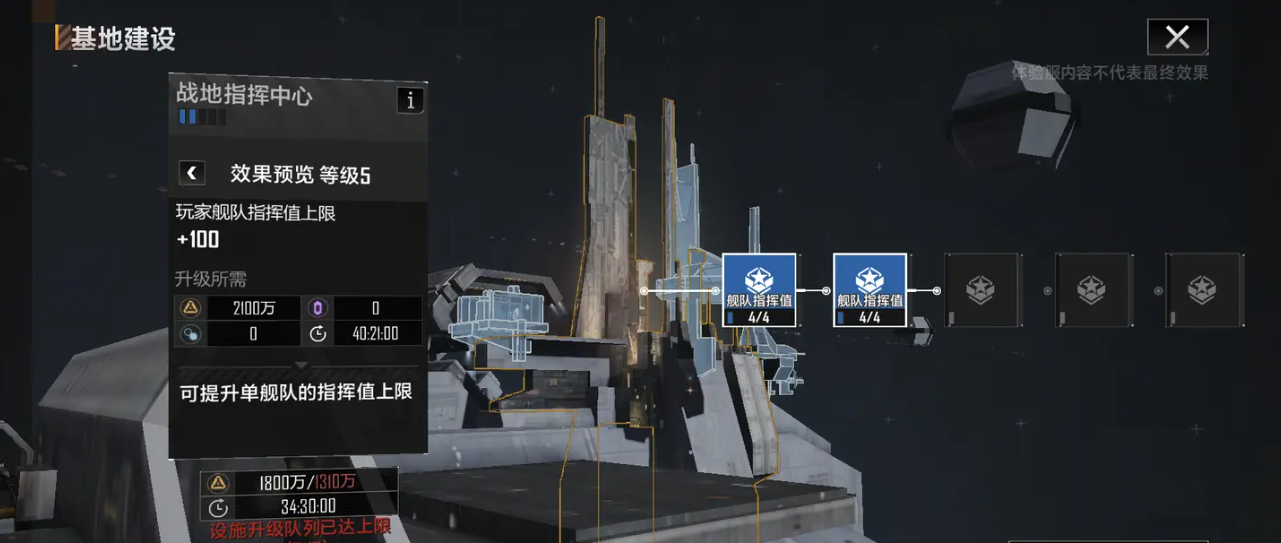The width and height of the screenshot is (1281, 543).
Task: Expand the small arrow below upgrade costs
Action: [x=300, y=365]
